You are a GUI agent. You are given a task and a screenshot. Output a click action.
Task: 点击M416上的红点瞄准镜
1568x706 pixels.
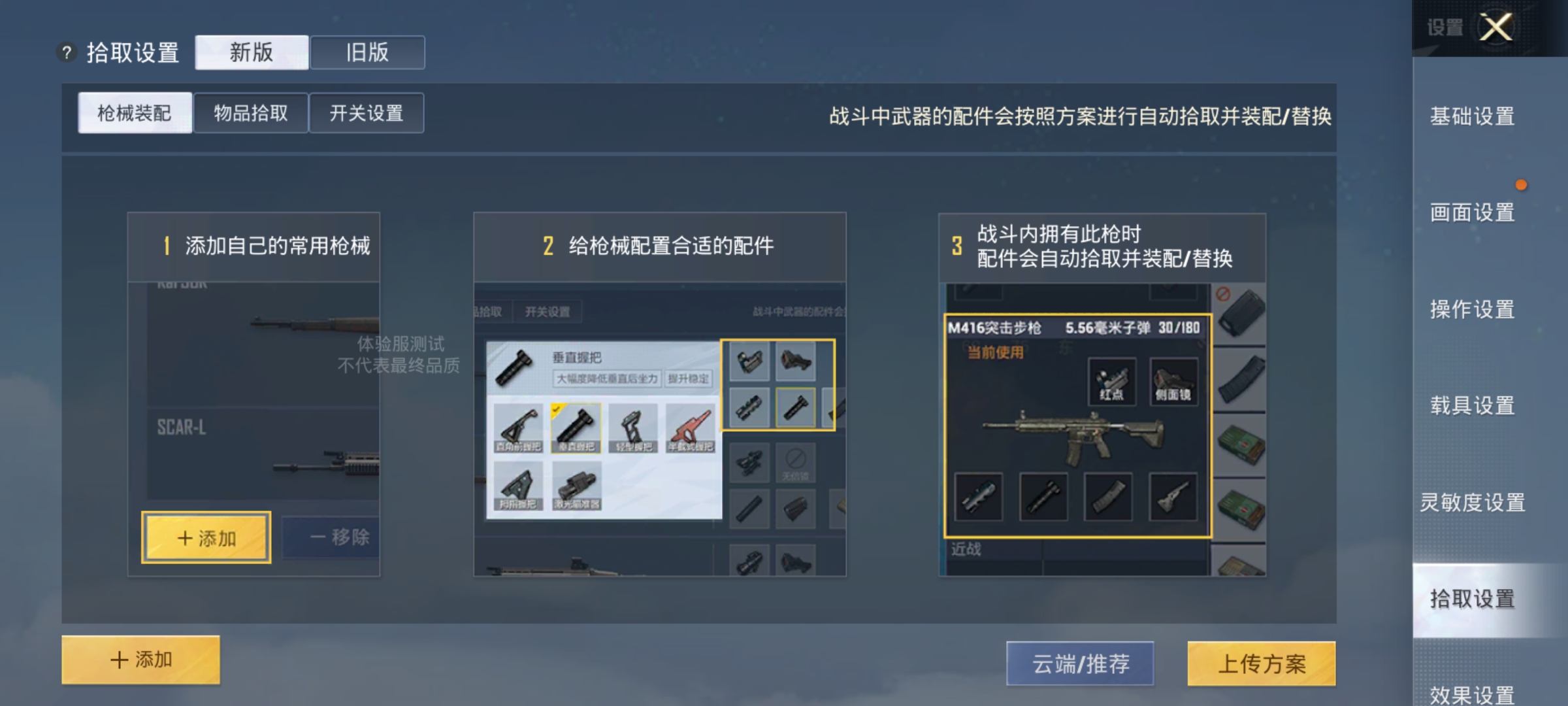[x=1111, y=382]
